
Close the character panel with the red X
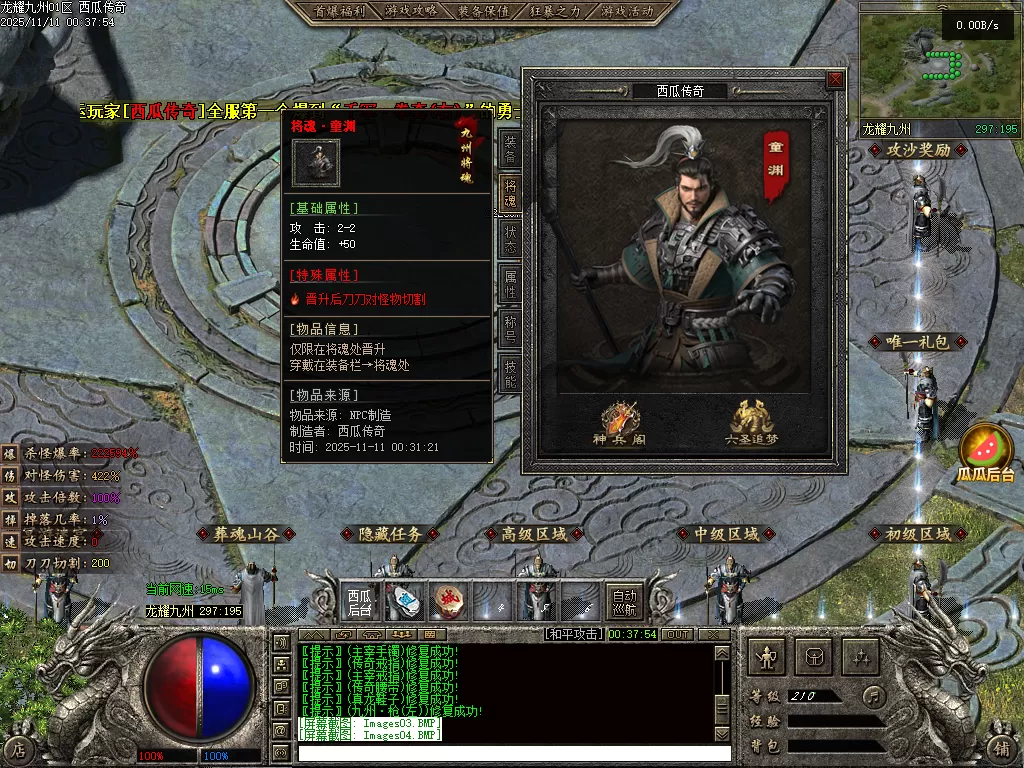point(835,79)
